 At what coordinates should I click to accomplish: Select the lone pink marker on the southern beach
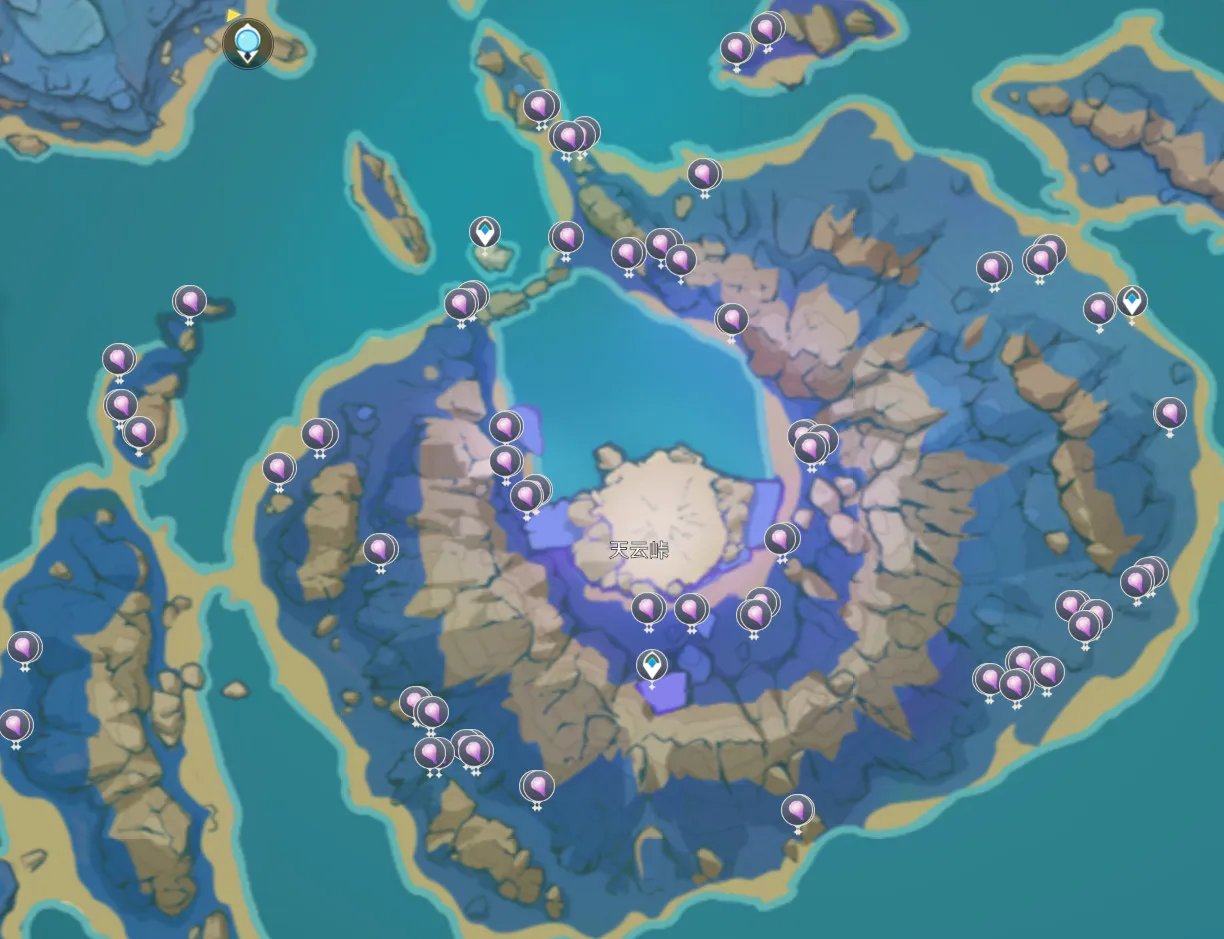pyautogui.click(x=797, y=810)
